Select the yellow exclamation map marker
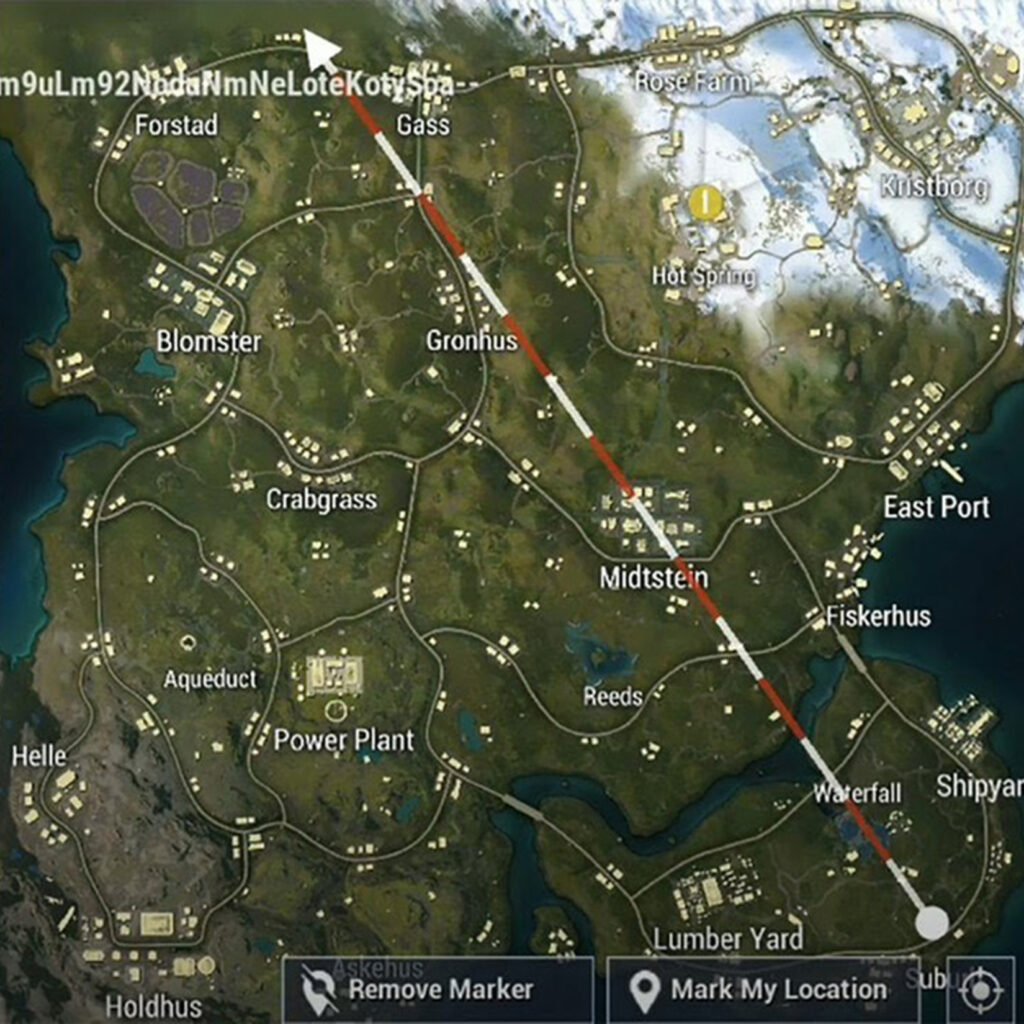Screen dimensions: 1024x1024 706,203
